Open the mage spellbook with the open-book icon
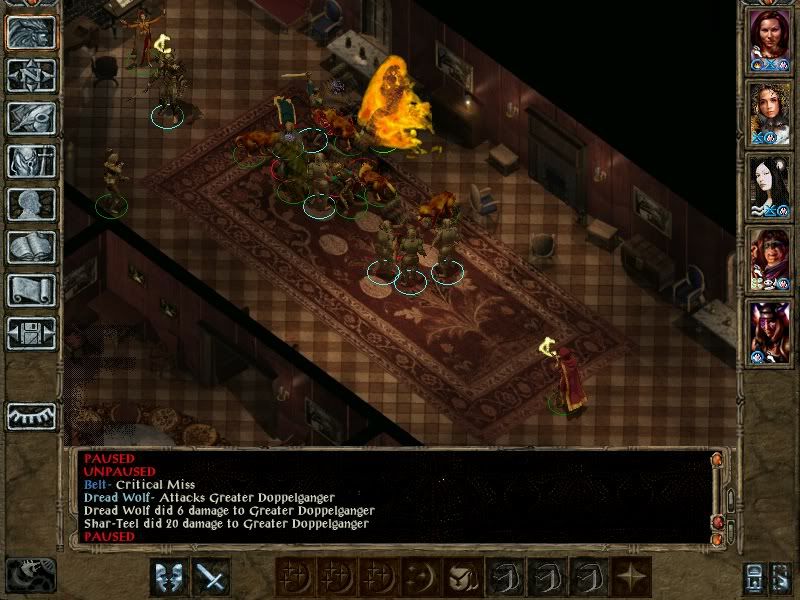The image size is (800, 600). [x=31, y=247]
